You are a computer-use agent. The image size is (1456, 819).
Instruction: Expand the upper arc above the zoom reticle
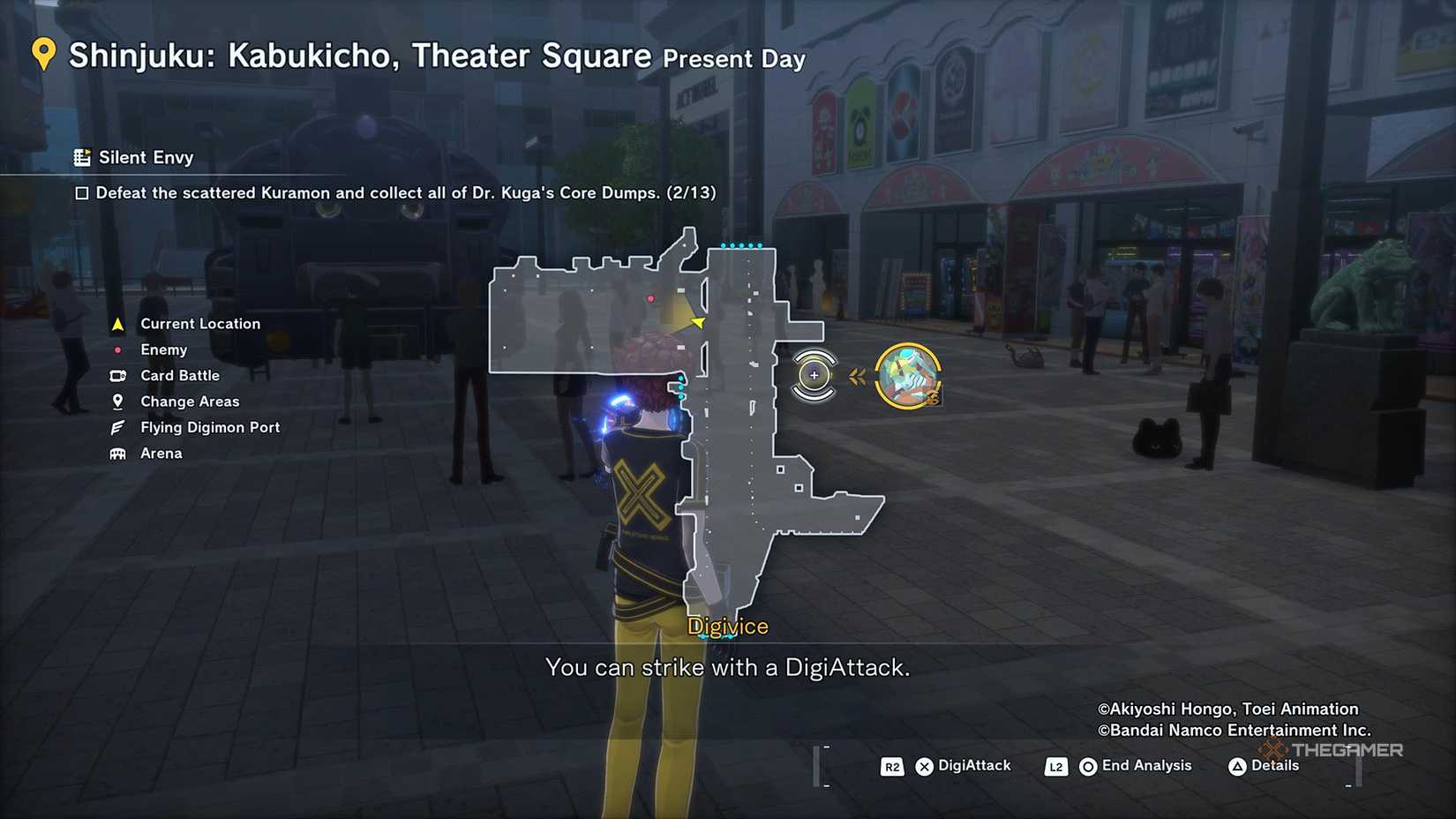[813, 357]
